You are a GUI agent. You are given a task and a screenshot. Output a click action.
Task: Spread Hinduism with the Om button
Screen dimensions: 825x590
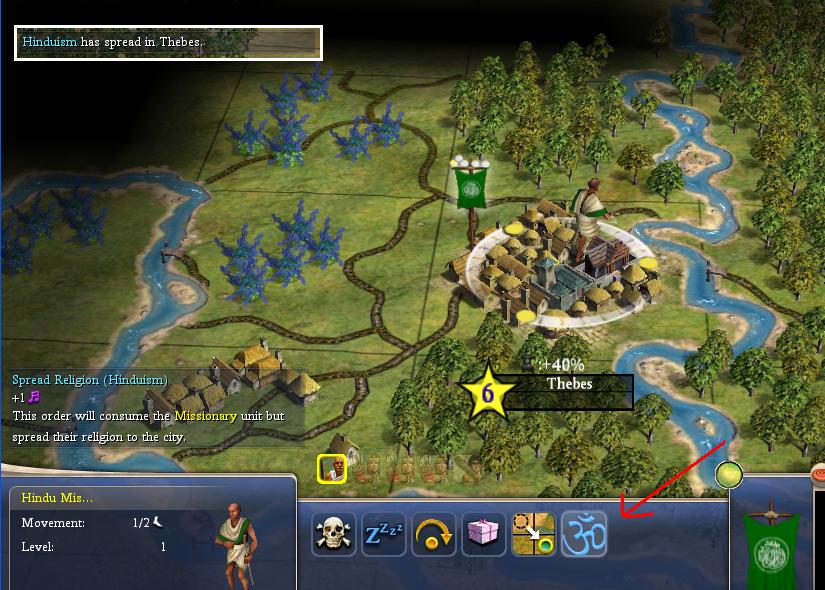click(584, 534)
